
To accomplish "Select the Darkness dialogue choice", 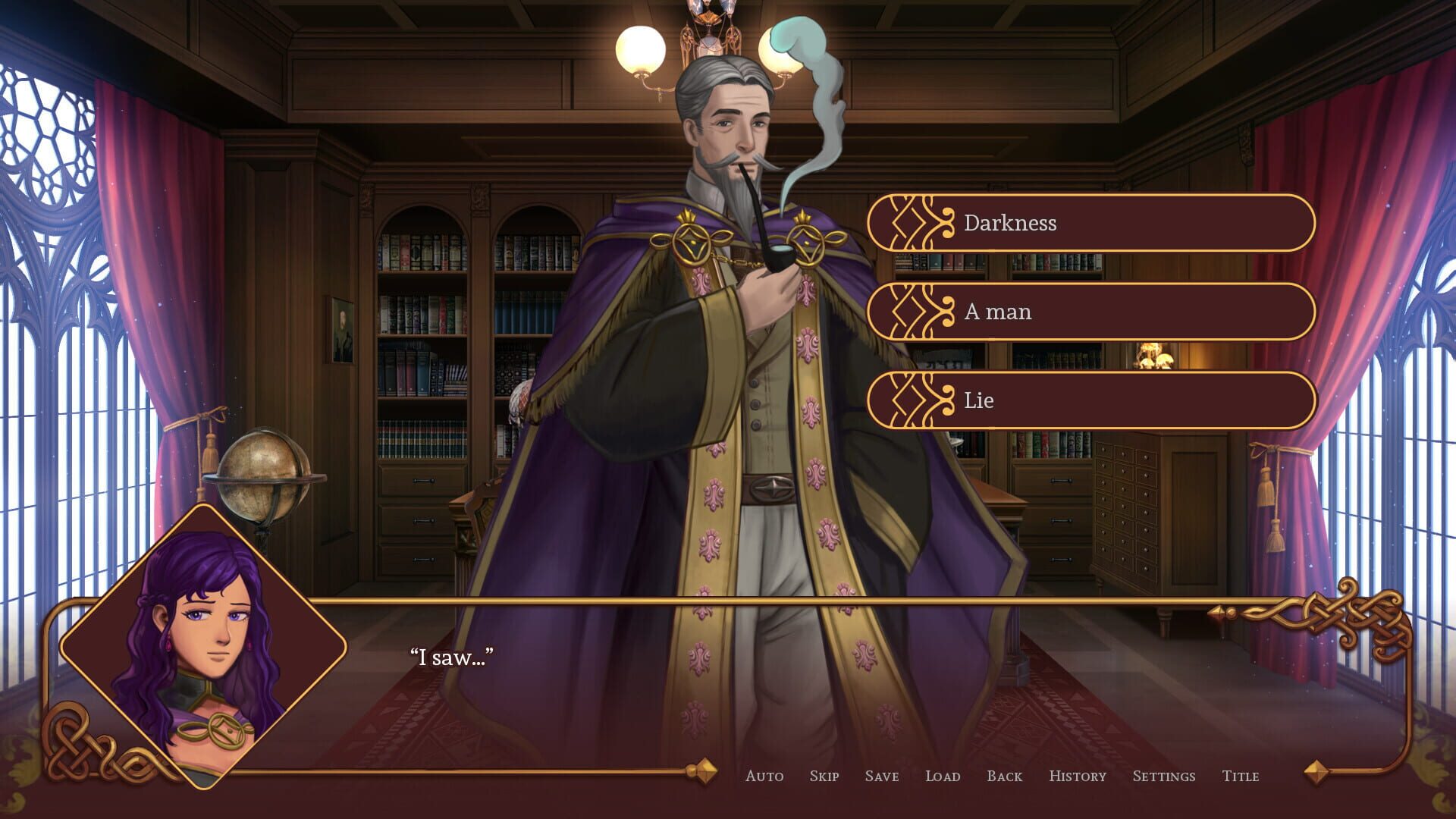I will 1092,223.
